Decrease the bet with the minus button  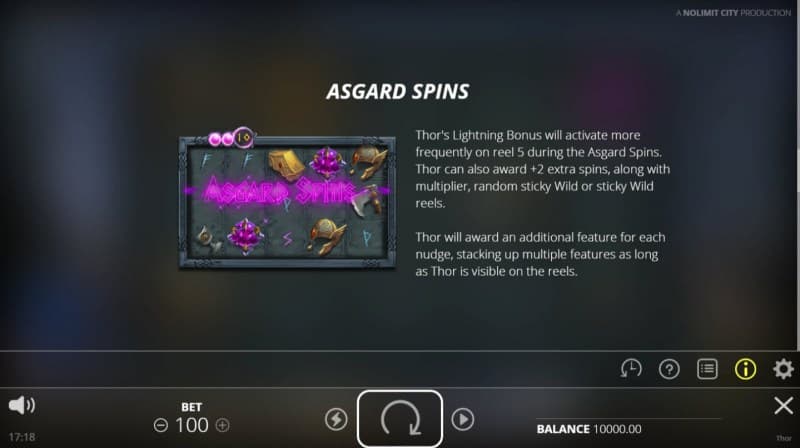pyautogui.click(x=160, y=425)
